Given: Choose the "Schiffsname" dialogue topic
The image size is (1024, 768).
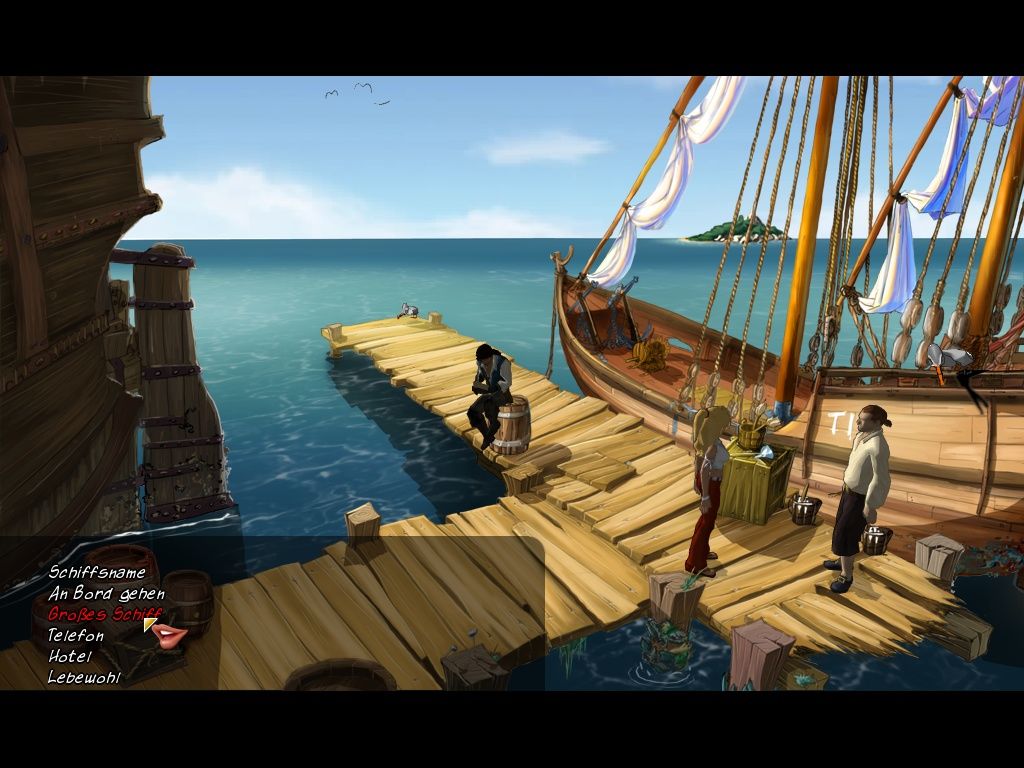Looking at the screenshot, I should (x=97, y=573).
